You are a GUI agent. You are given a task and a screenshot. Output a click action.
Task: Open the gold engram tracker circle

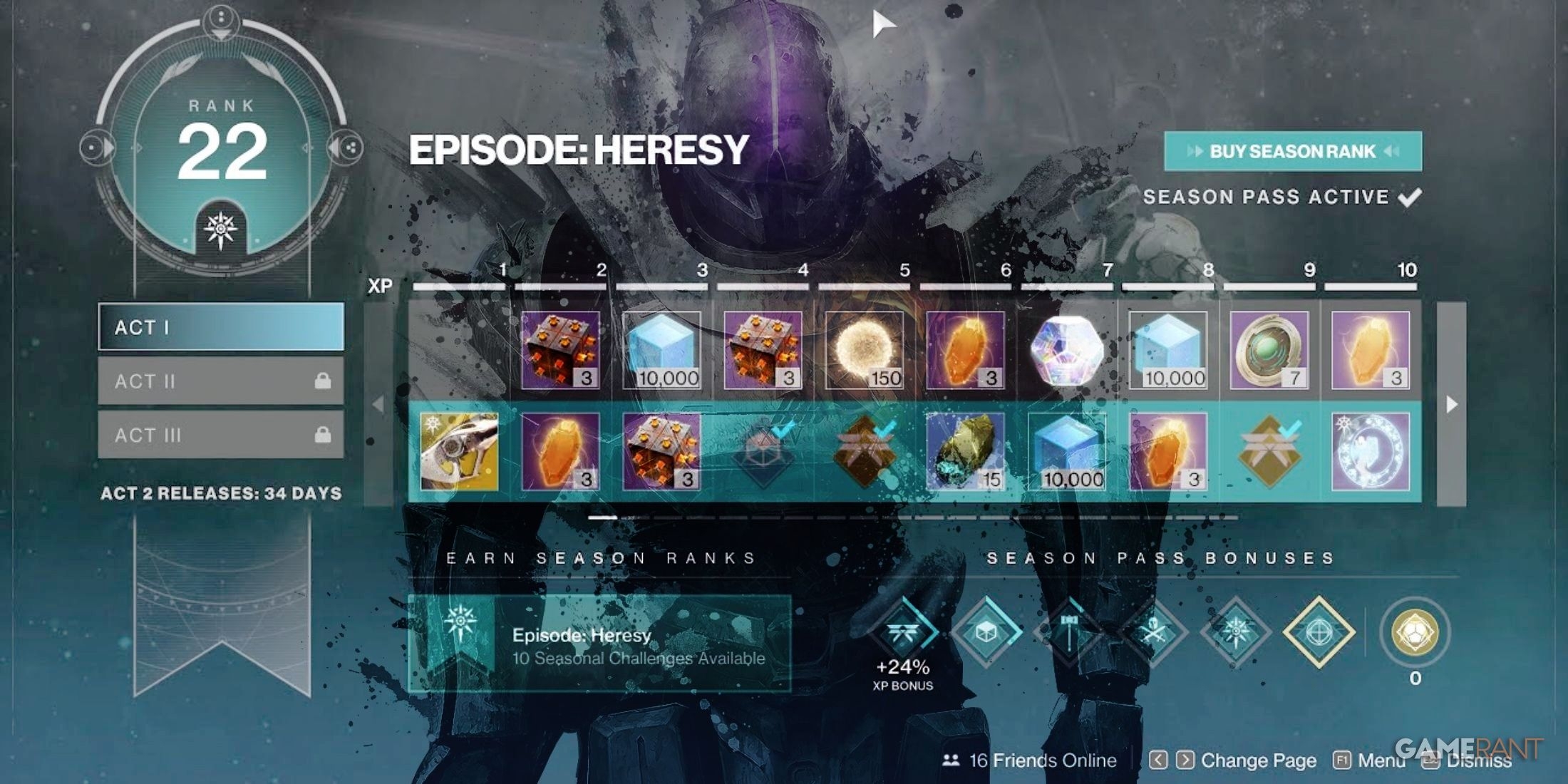click(1415, 632)
